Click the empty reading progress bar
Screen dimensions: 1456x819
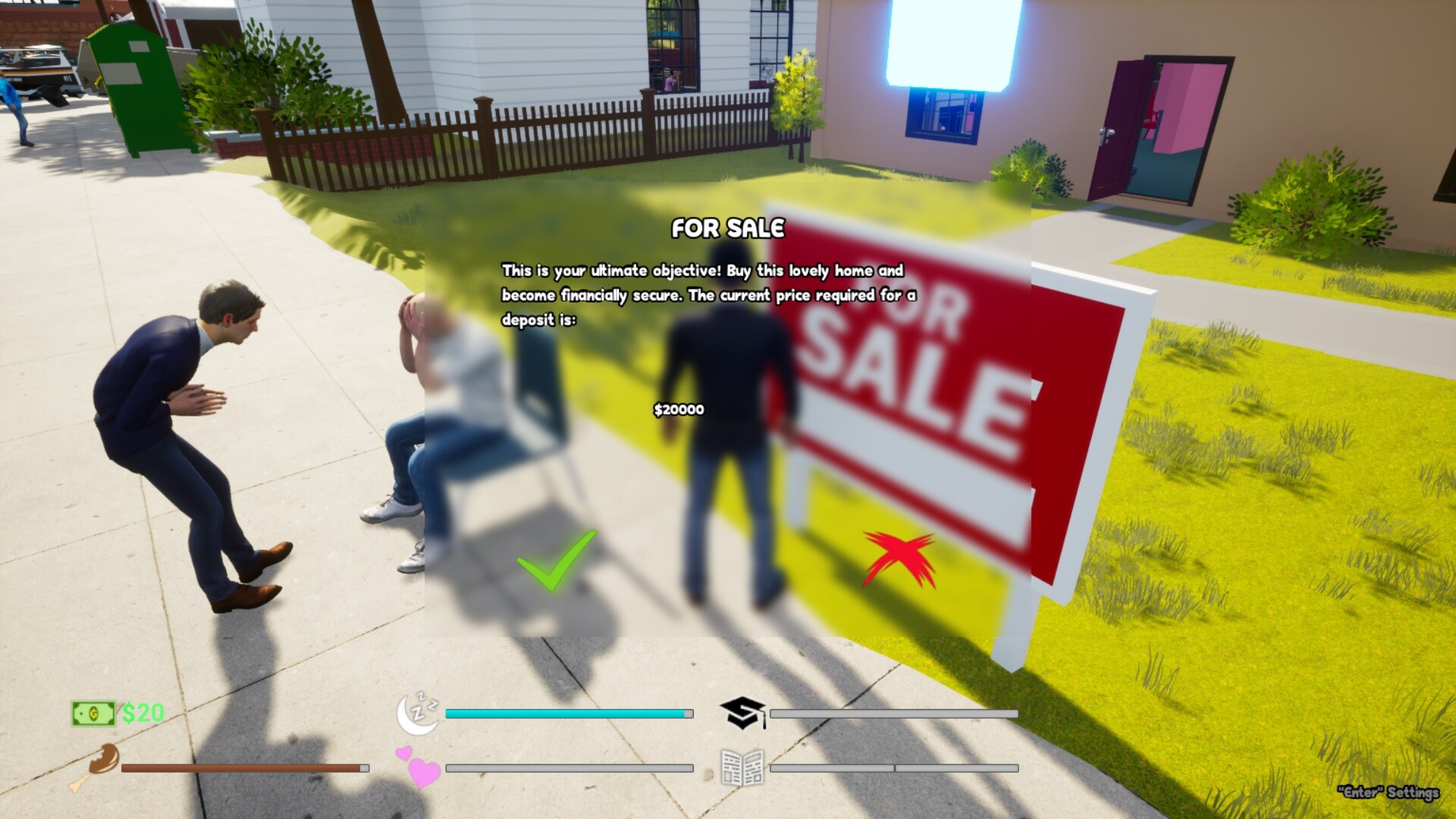pyautogui.click(x=893, y=768)
